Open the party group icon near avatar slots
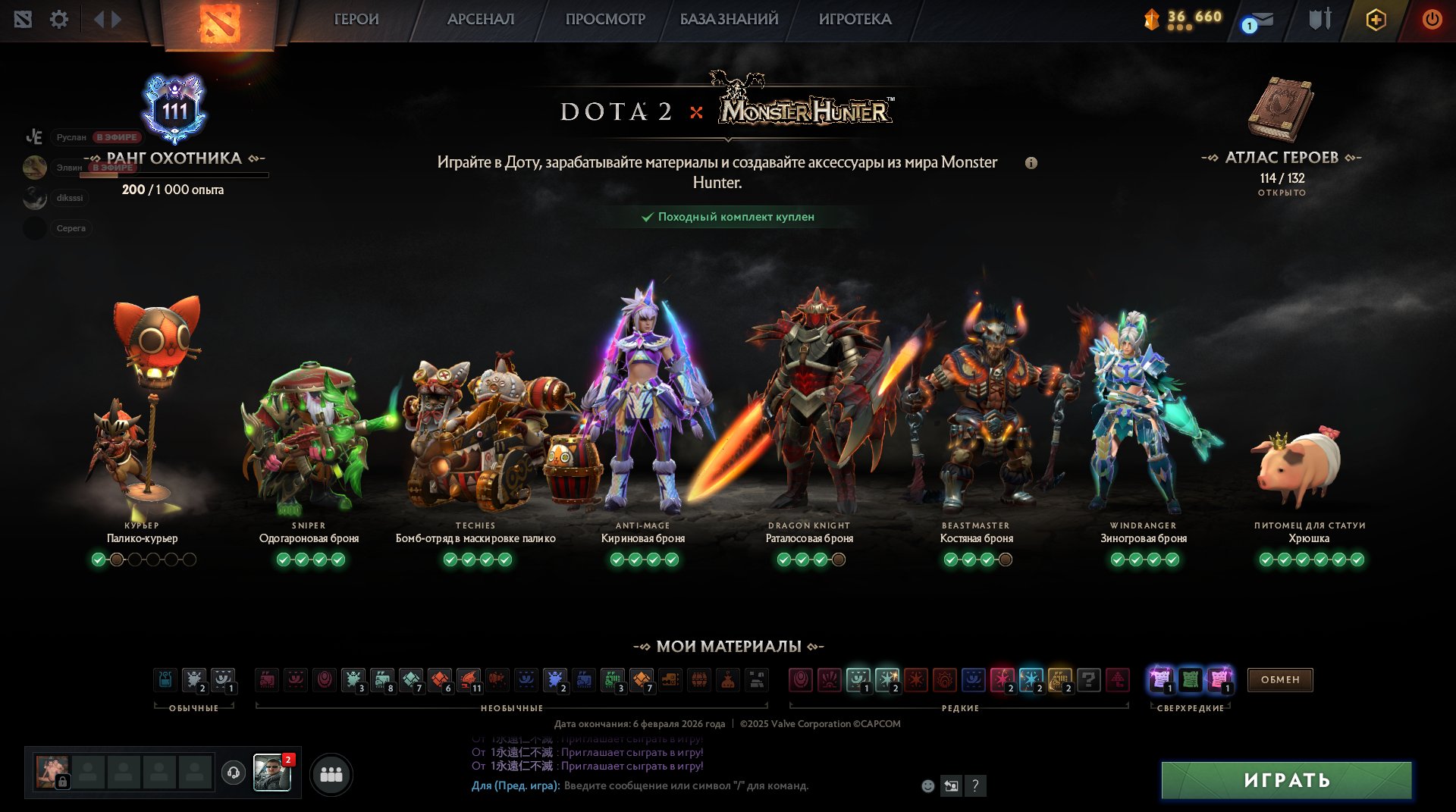Image resolution: width=1456 pixels, height=812 pixels. click(331, 774)
